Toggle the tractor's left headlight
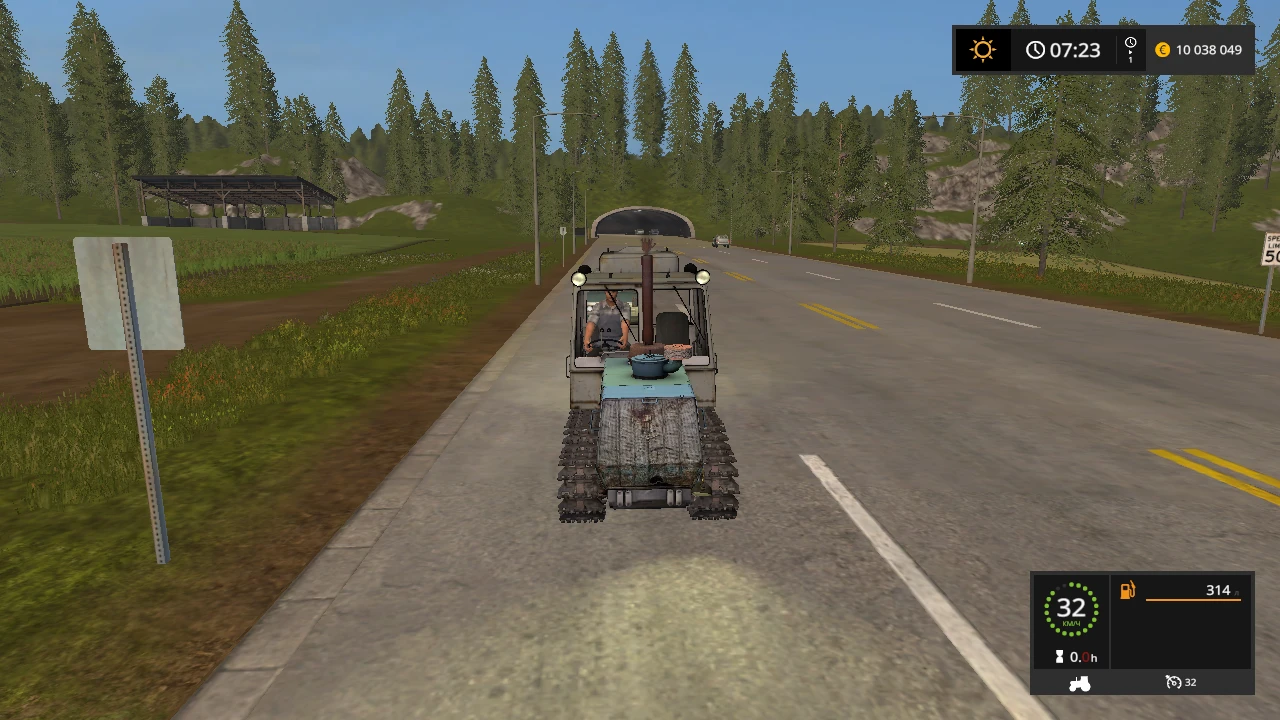Screen dimensions: 1280x720 [578, 278]
